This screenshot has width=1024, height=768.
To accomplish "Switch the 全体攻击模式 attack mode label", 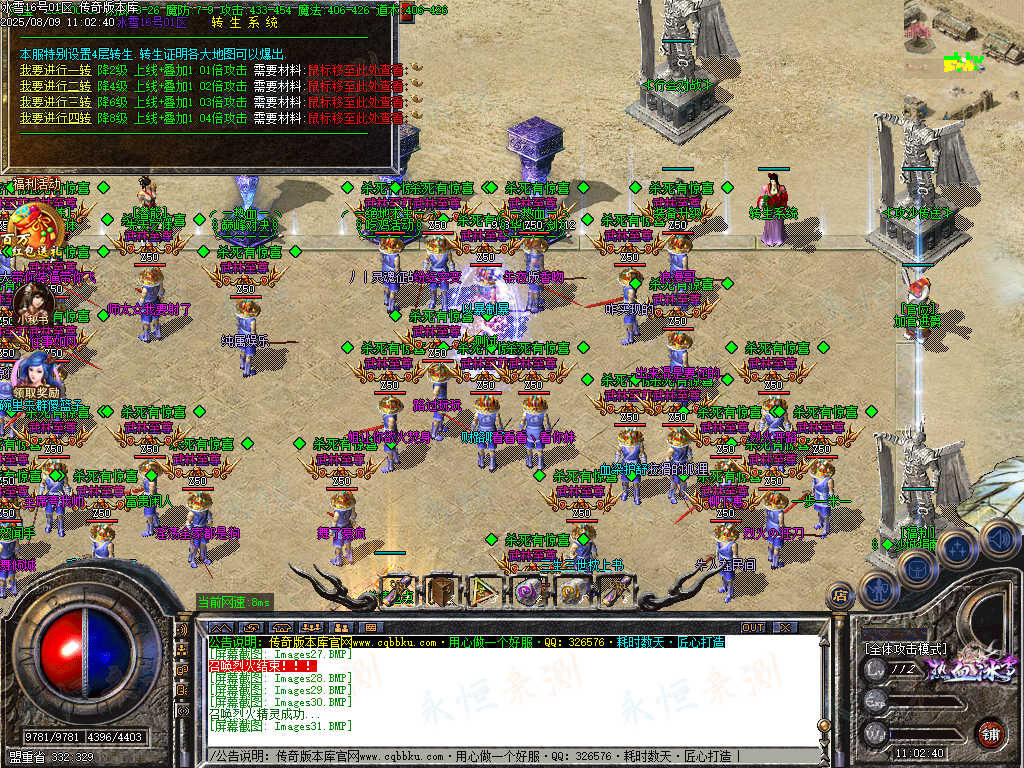I will point(905,648).
